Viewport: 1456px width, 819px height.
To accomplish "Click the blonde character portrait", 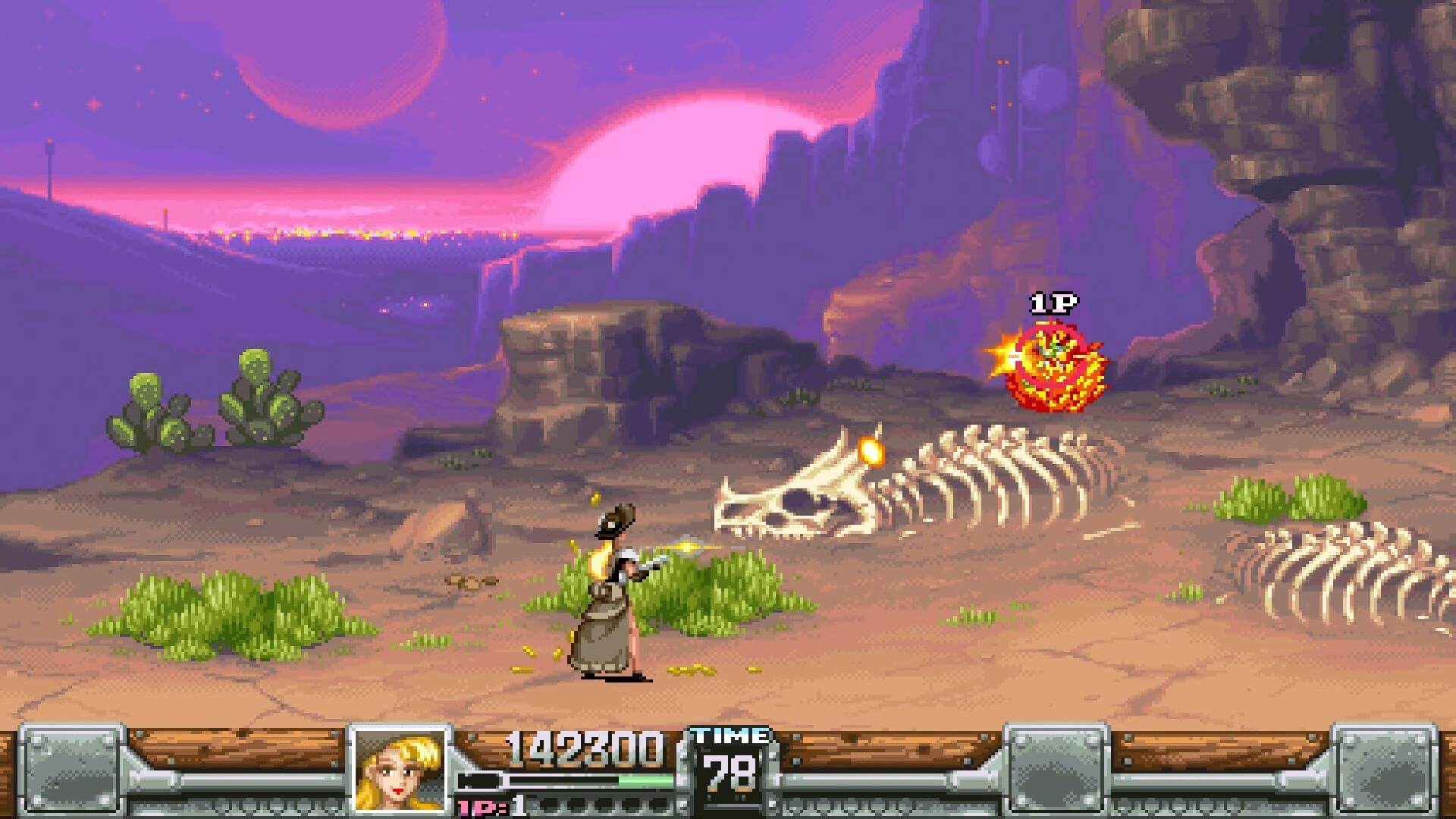I will coord(400,769).
